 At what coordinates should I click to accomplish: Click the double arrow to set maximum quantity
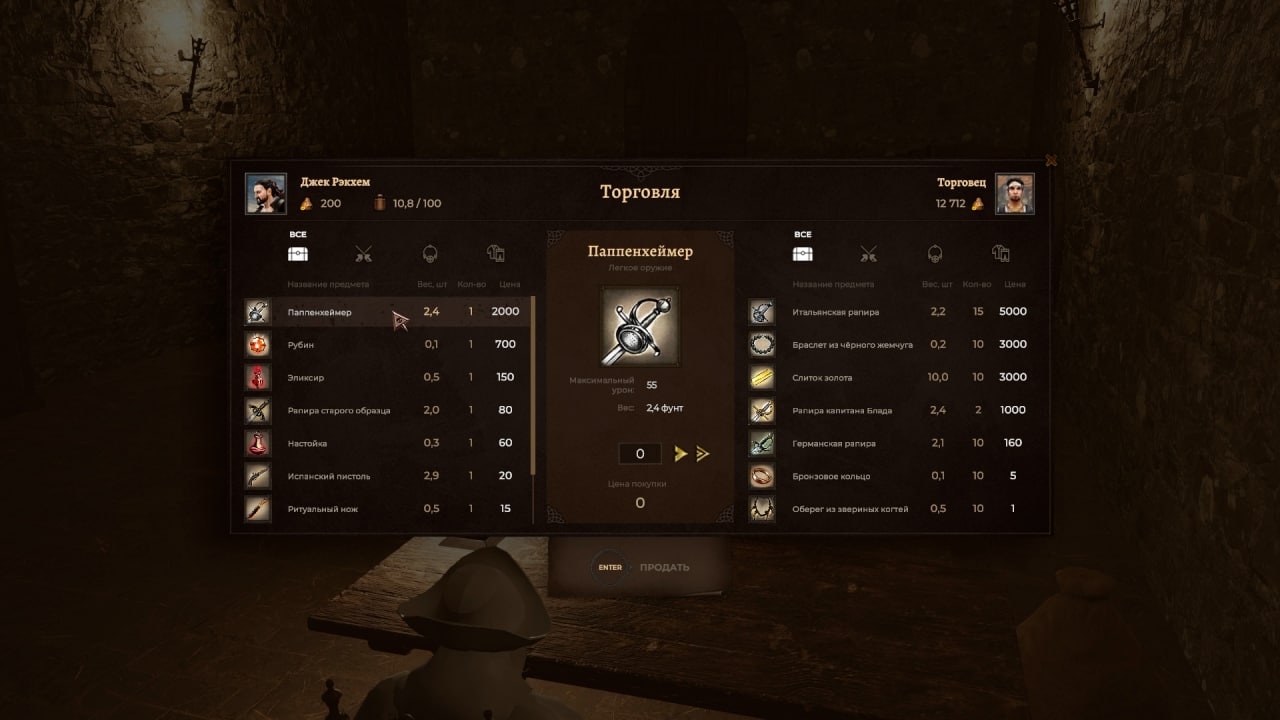(x=704, y=453)
